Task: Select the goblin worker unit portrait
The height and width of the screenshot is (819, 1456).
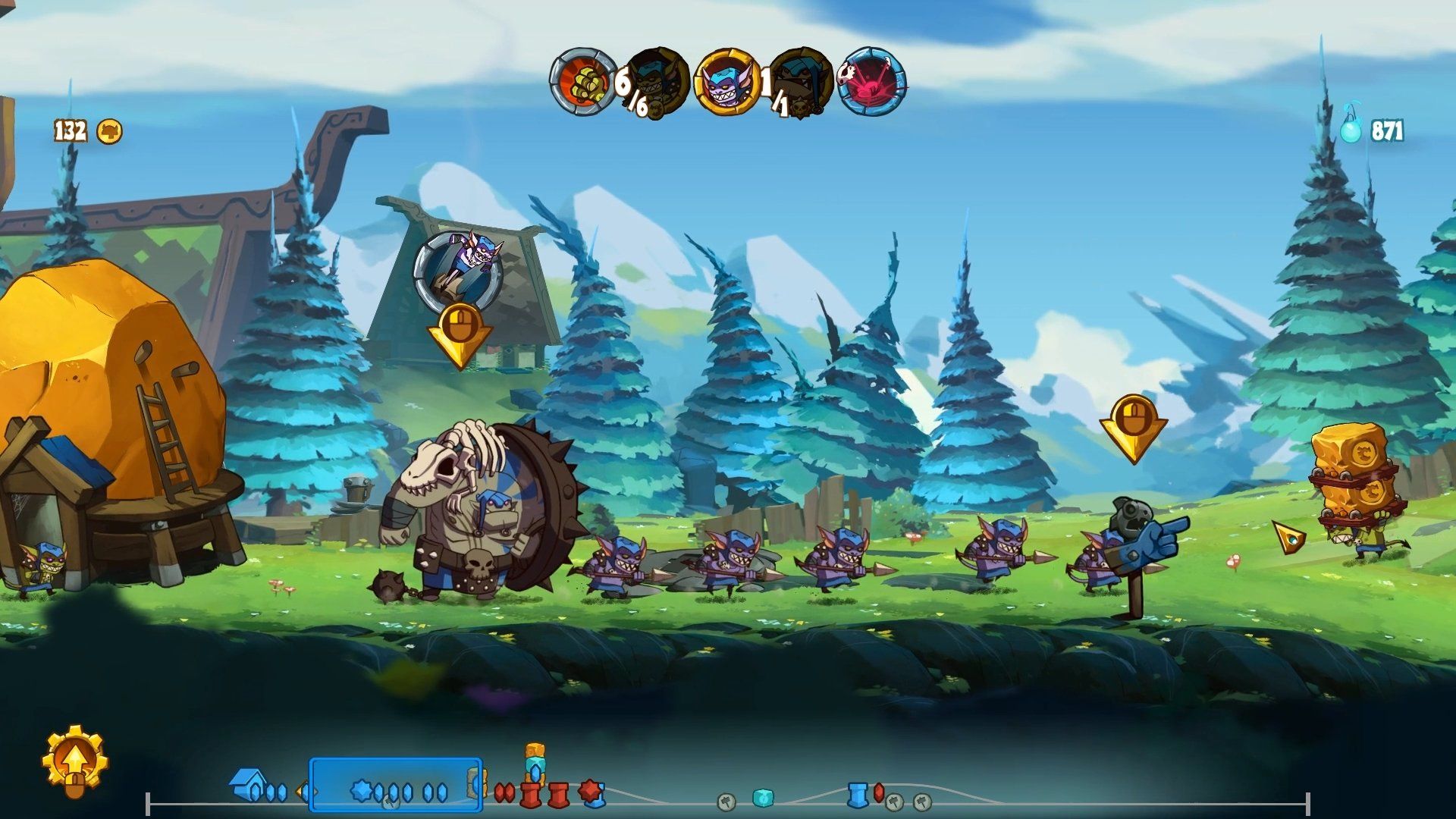Action: [657, 81]
